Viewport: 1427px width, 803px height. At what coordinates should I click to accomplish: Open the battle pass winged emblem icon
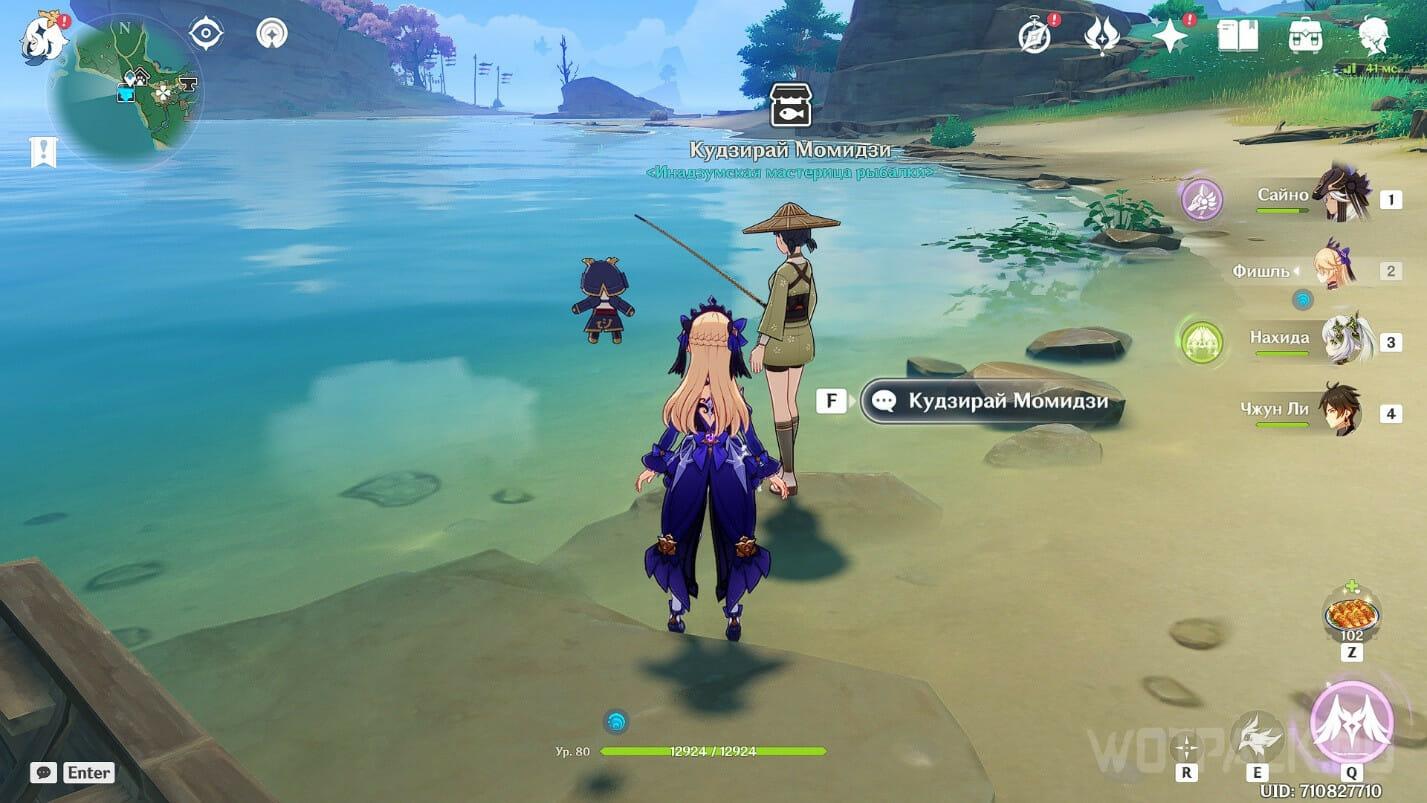[x=1101, y=35]
